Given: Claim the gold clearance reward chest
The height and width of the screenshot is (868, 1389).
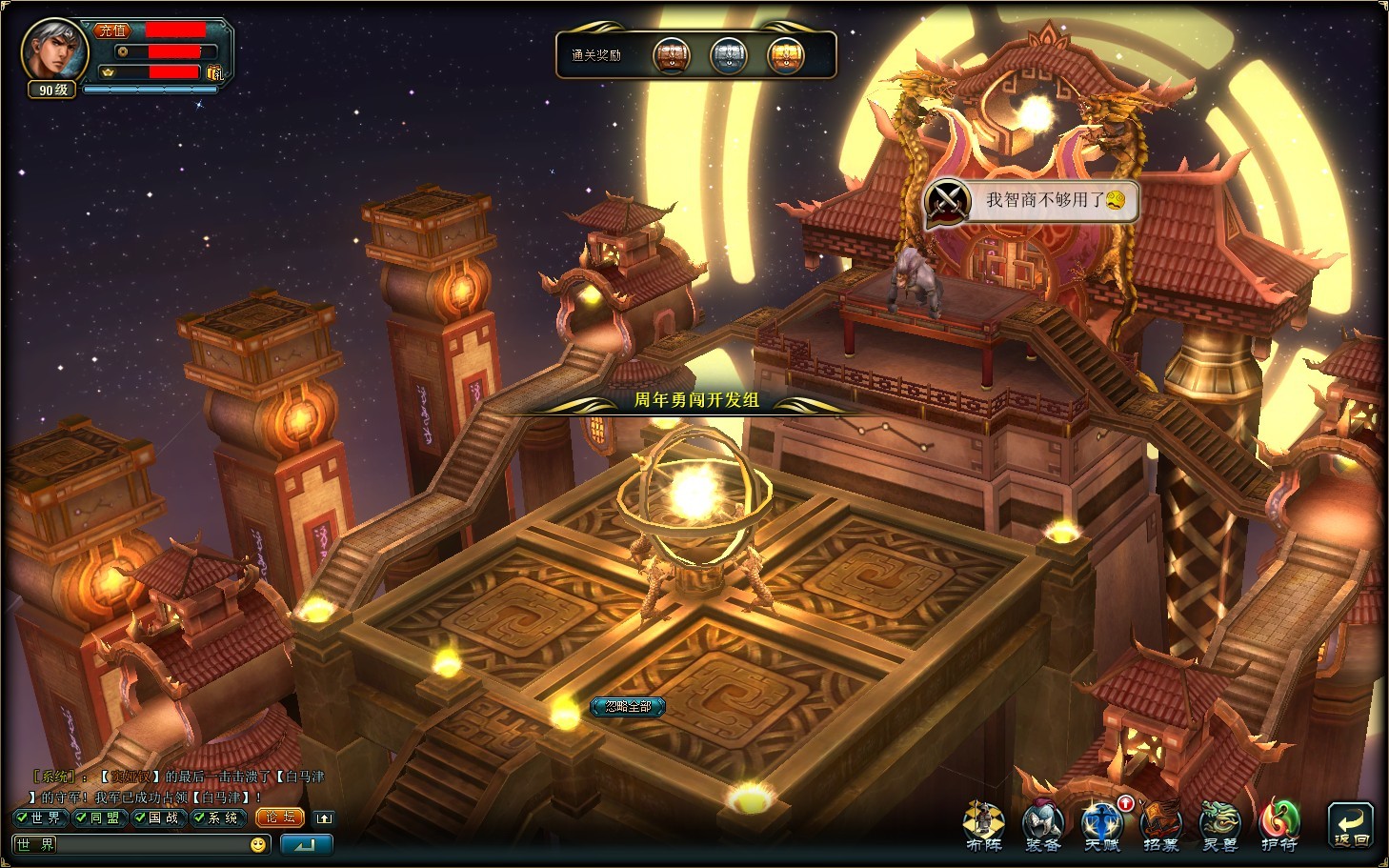Looking at the screenshot, I should click(786, 55).
